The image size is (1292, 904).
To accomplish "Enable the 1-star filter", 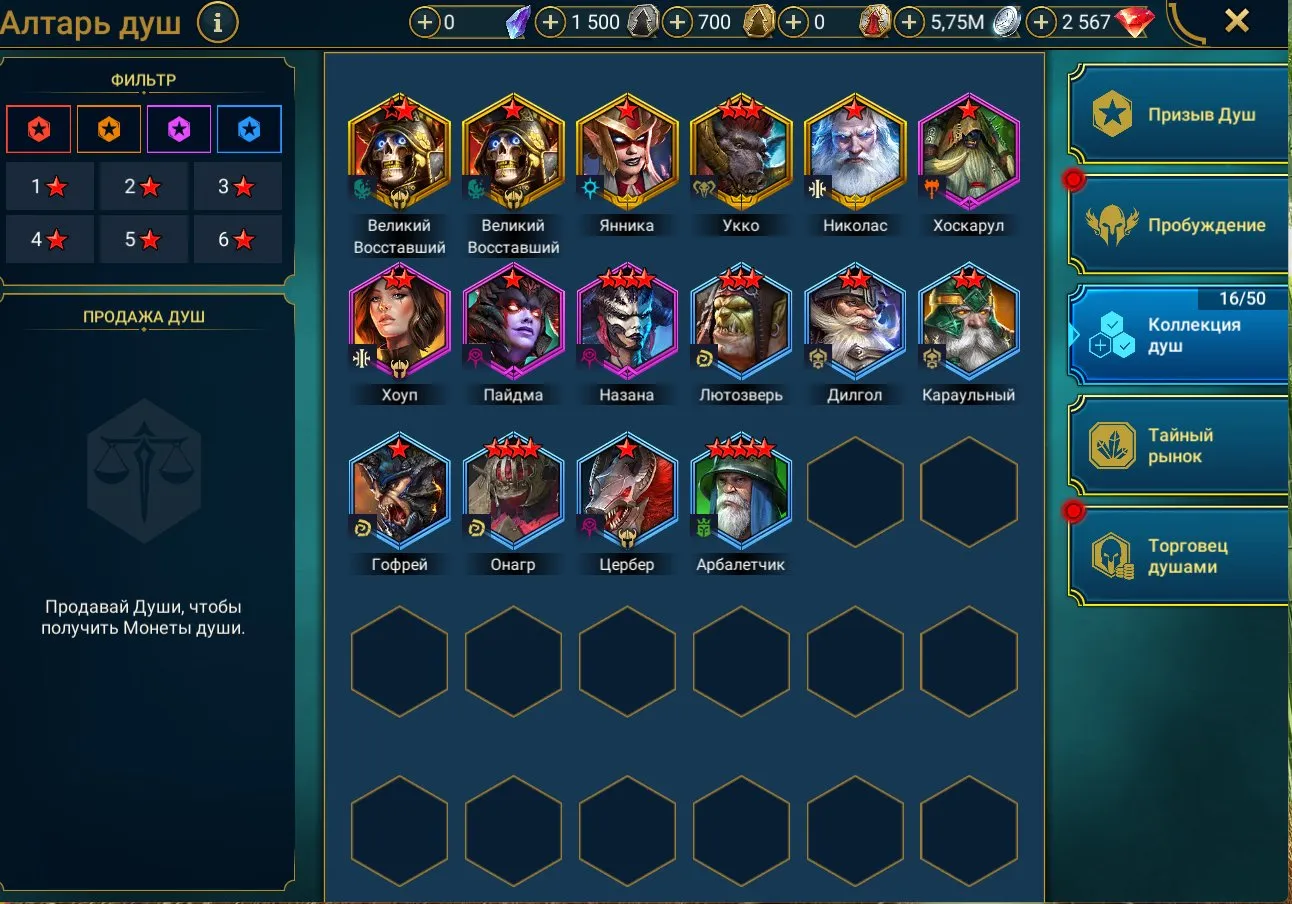I will click(50, 187).
